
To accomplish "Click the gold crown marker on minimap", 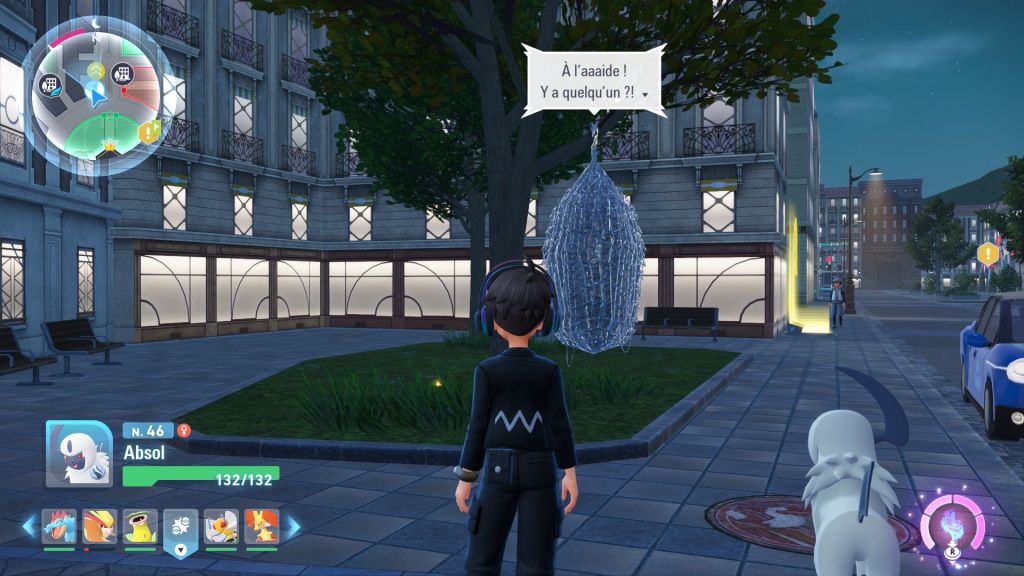I will pyautogui.click(x=108, y=146).
